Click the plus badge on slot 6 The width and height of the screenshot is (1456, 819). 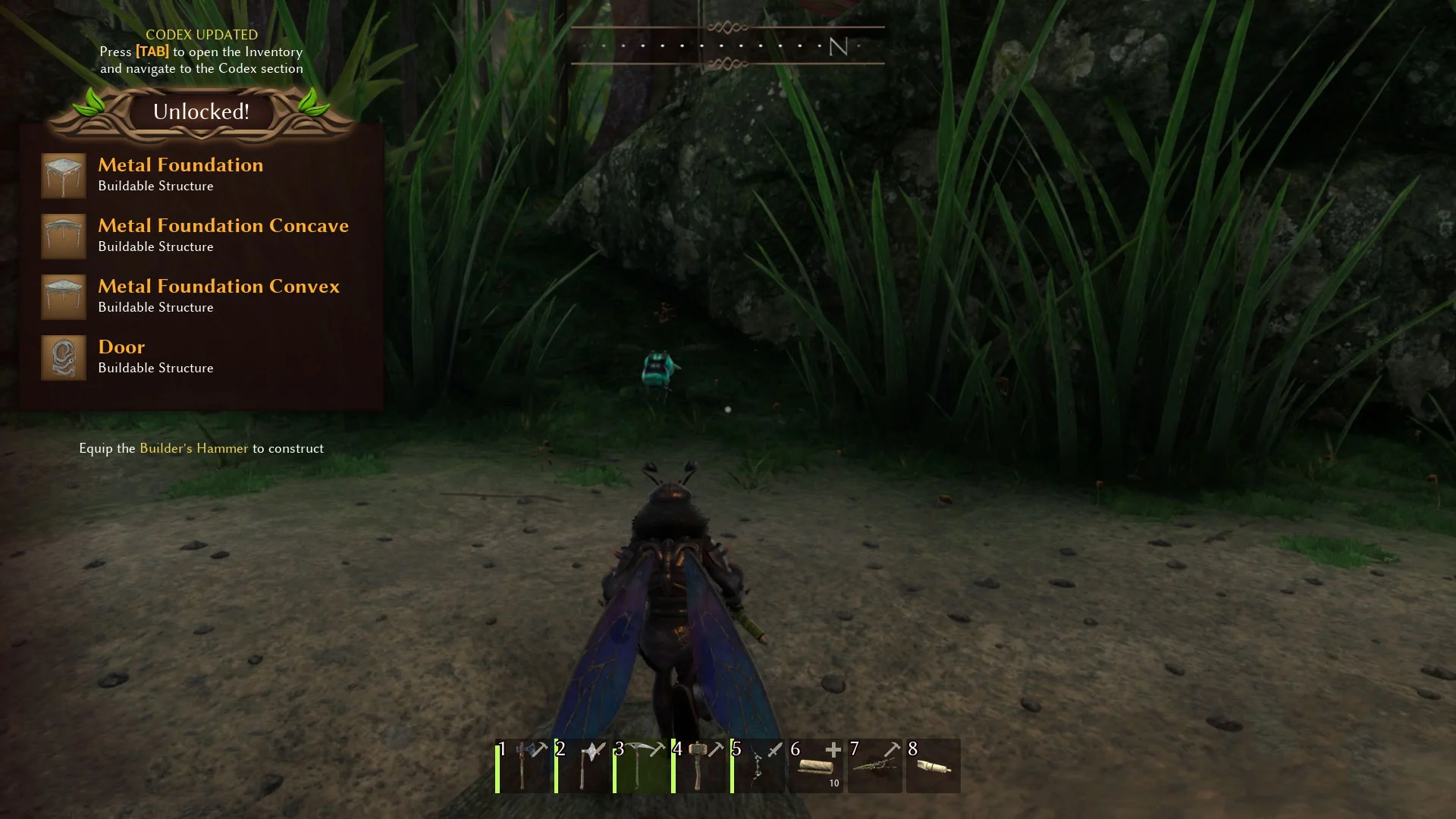click(x=834, y=749)
